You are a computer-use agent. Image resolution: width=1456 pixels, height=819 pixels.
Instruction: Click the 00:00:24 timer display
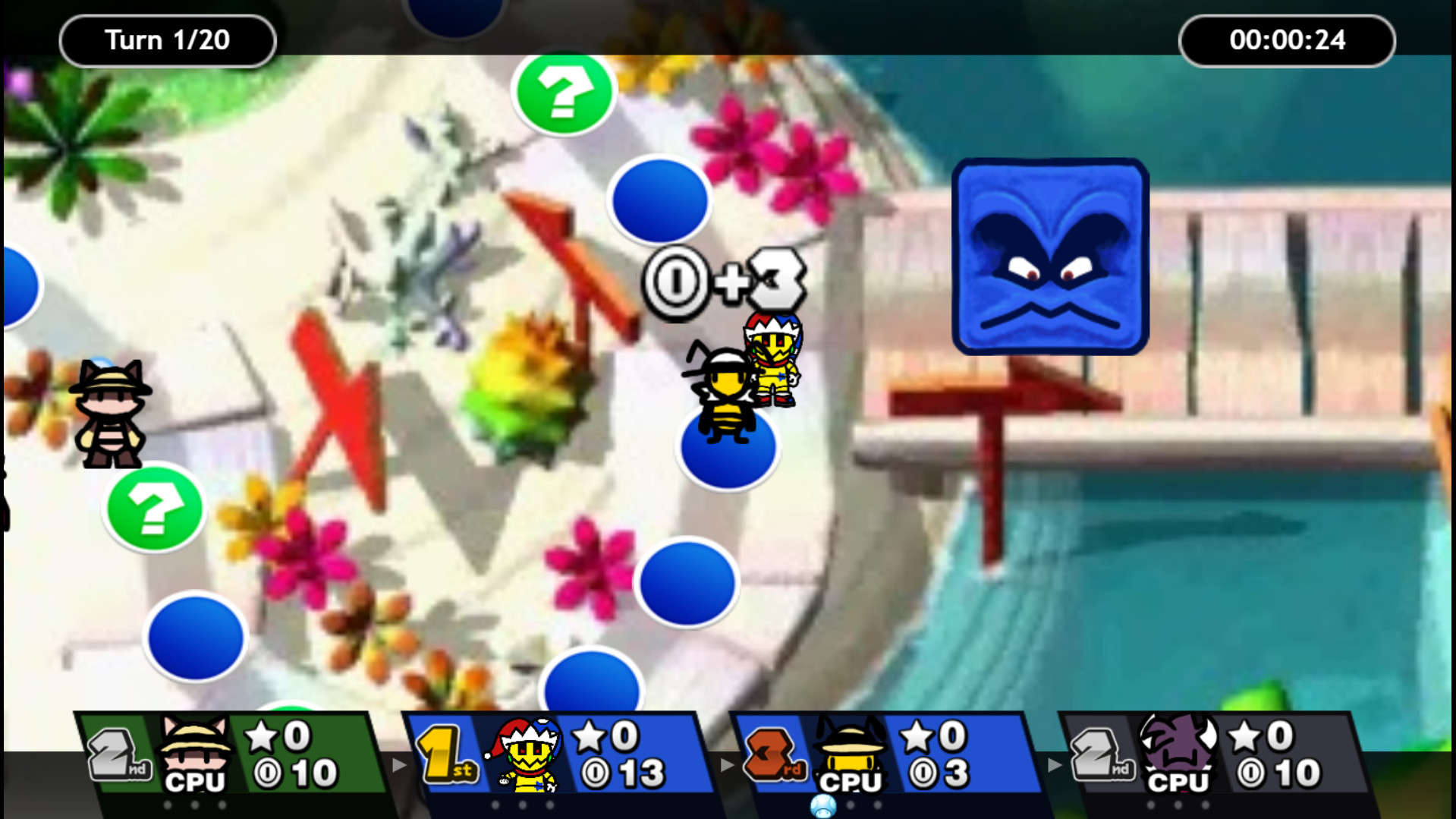coord(1288,40)
